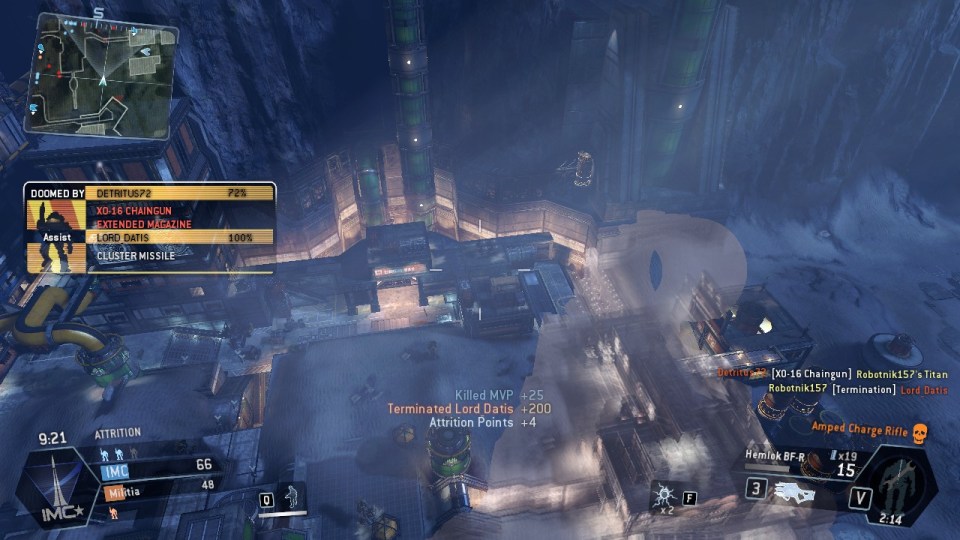Select the Lord Datis assist row
This screenshot has width=960, height=540.
pos(180,238)
